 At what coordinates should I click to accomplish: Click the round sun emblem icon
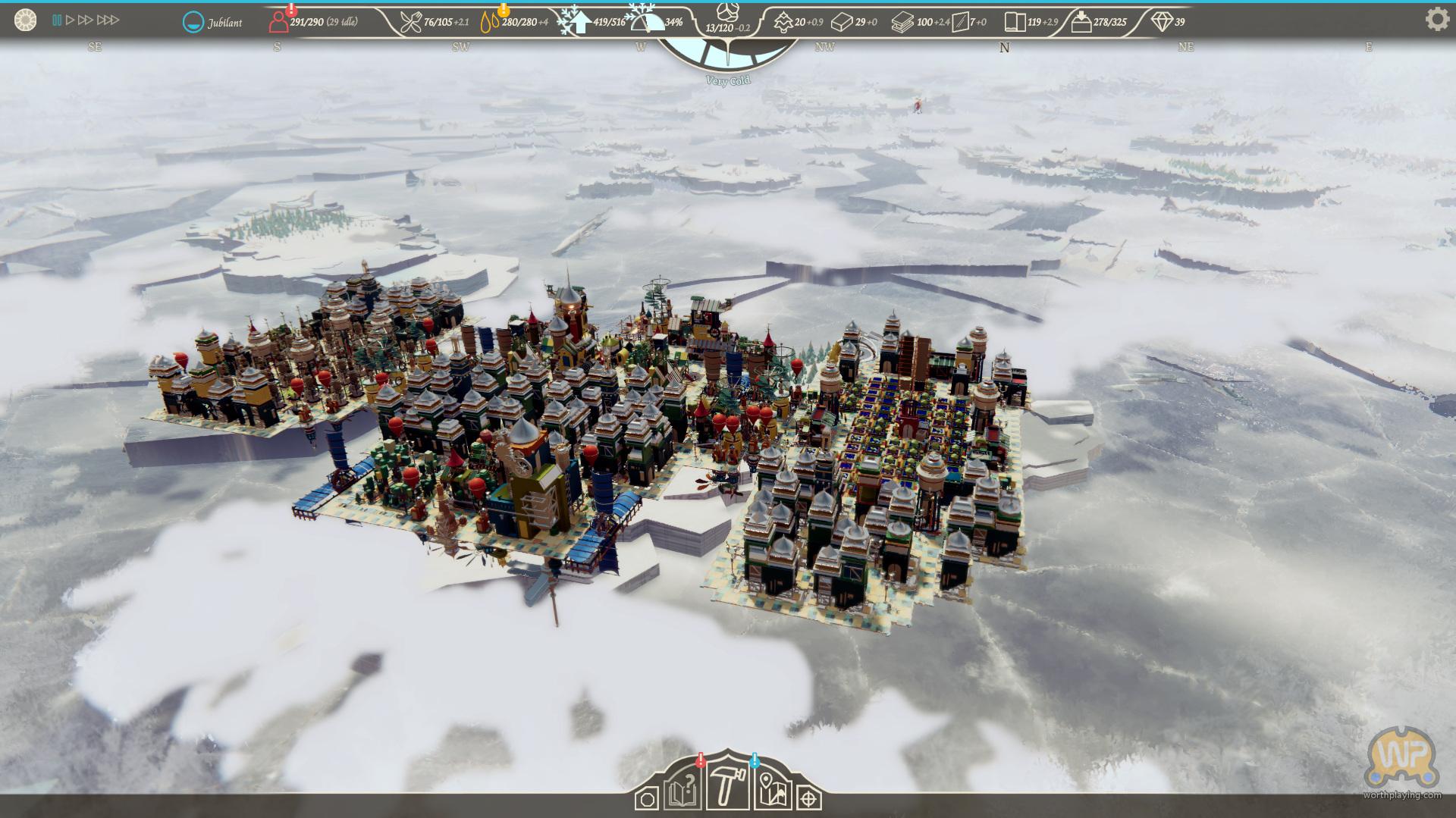pos(25,20)
